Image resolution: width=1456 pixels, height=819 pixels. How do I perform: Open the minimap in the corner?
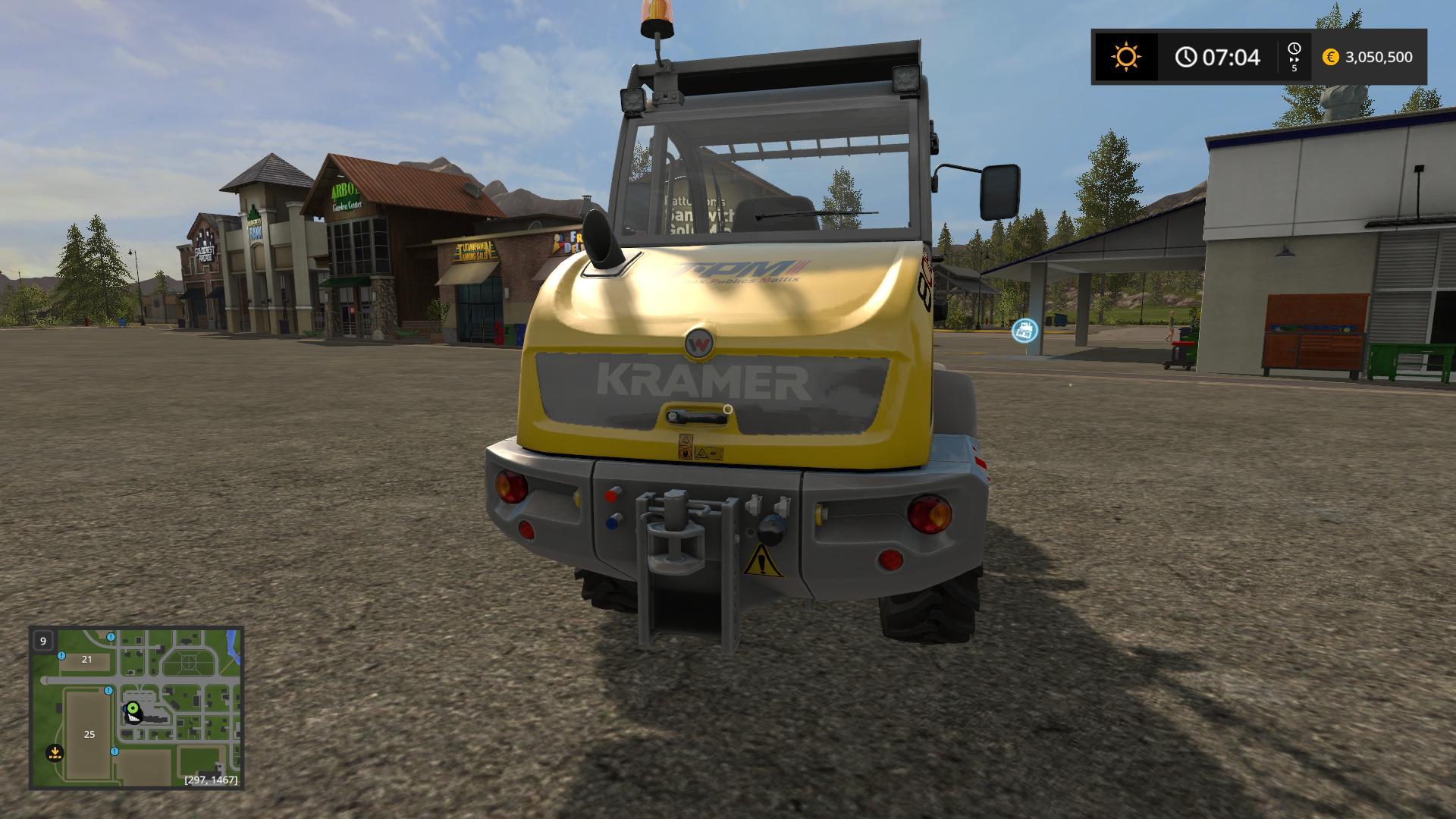pos(136,708)
